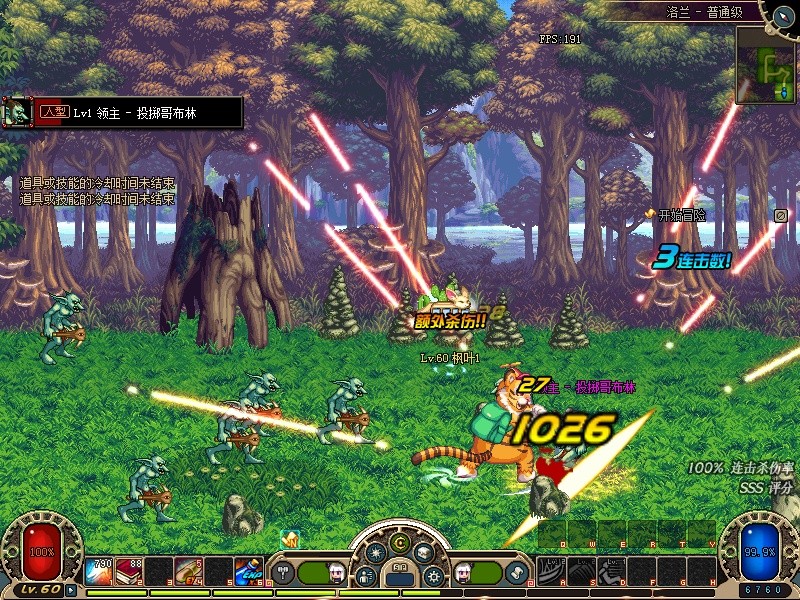The height and width of the screenshot is (600, 800).
Task: Click the sun-shaped icon in center dial
Action: (376, 552)
